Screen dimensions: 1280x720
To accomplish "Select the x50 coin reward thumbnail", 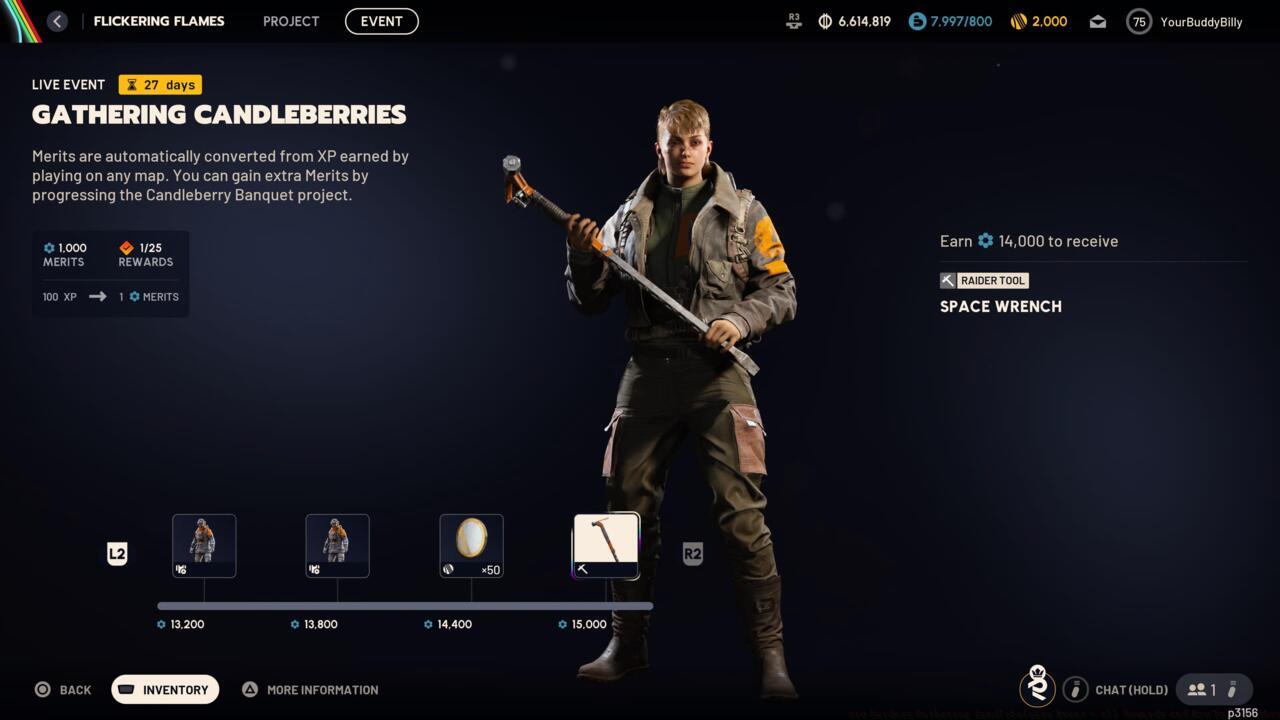I will 471,545.
